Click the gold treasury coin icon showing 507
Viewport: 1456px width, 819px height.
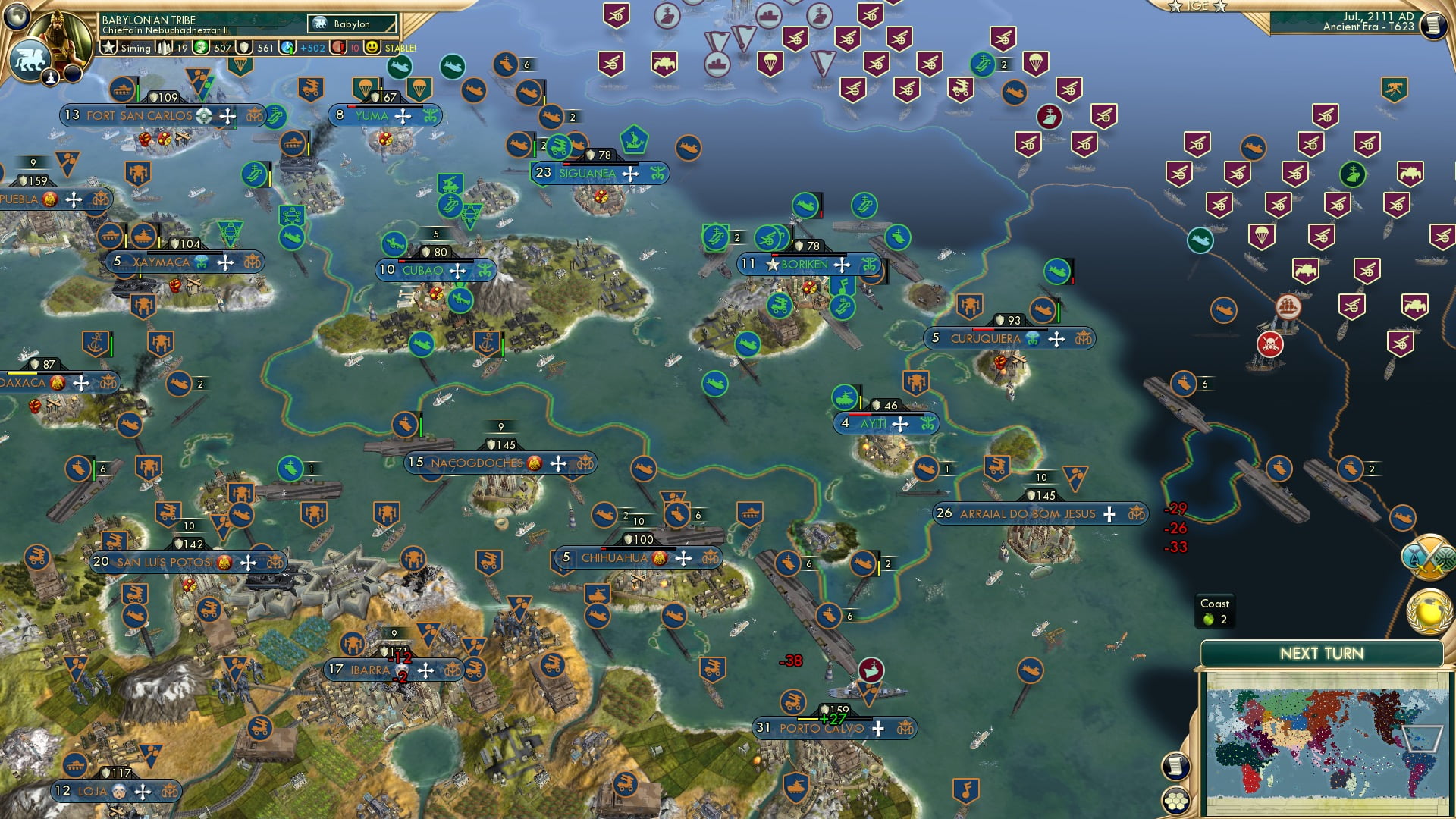[x=200, y=48]
